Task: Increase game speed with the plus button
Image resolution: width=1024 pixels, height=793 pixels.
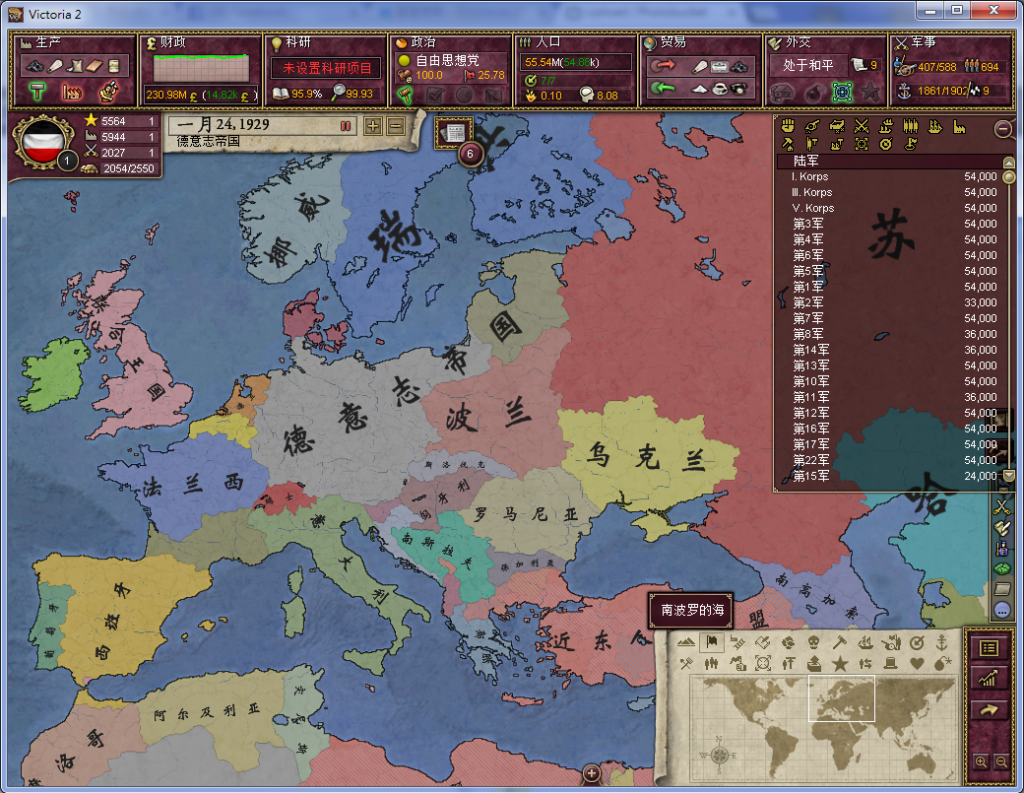Action: click(373, 126)
